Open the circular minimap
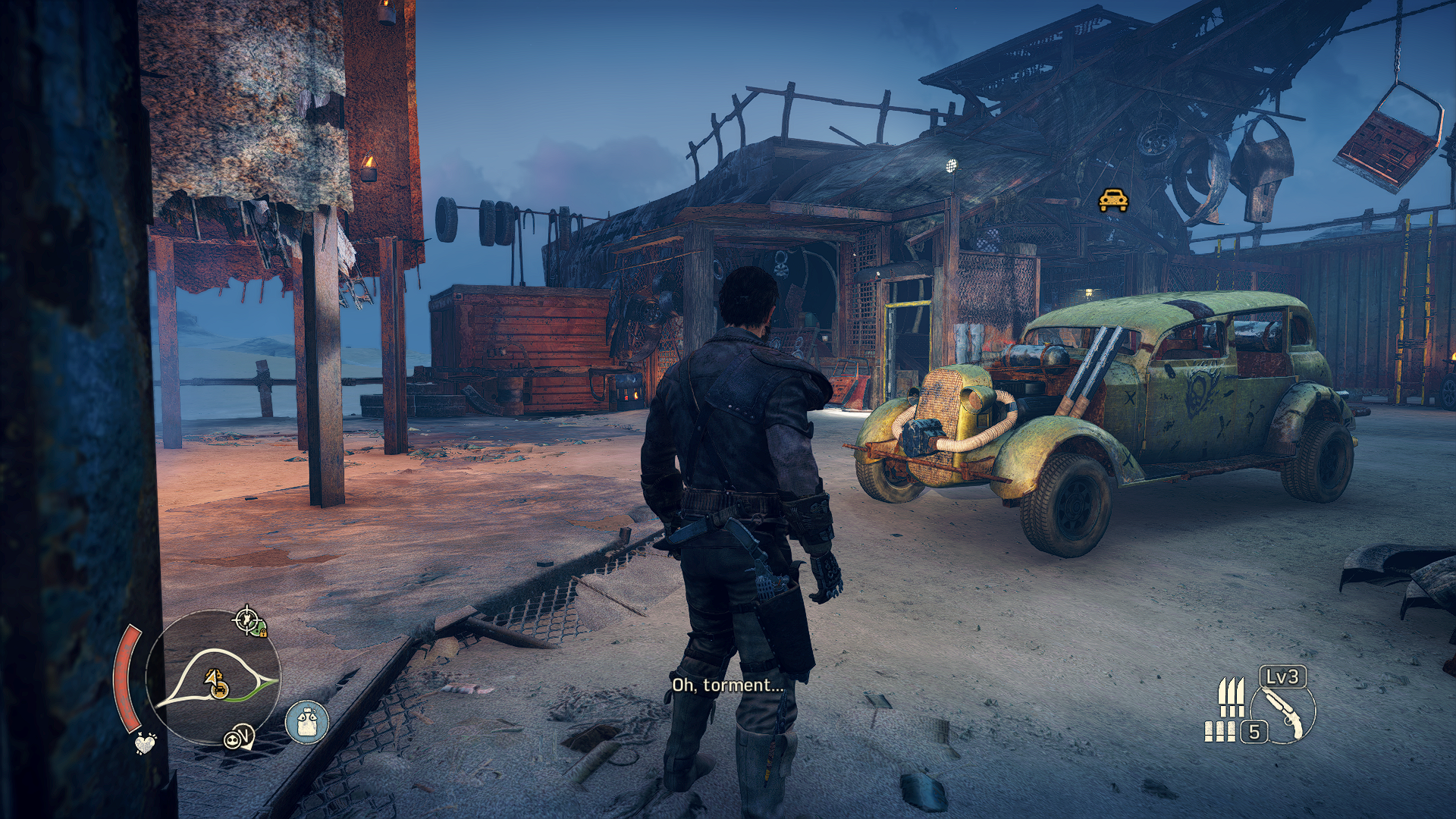Image resolution: width=1456 pixels, height=819 pixels. 213,677
